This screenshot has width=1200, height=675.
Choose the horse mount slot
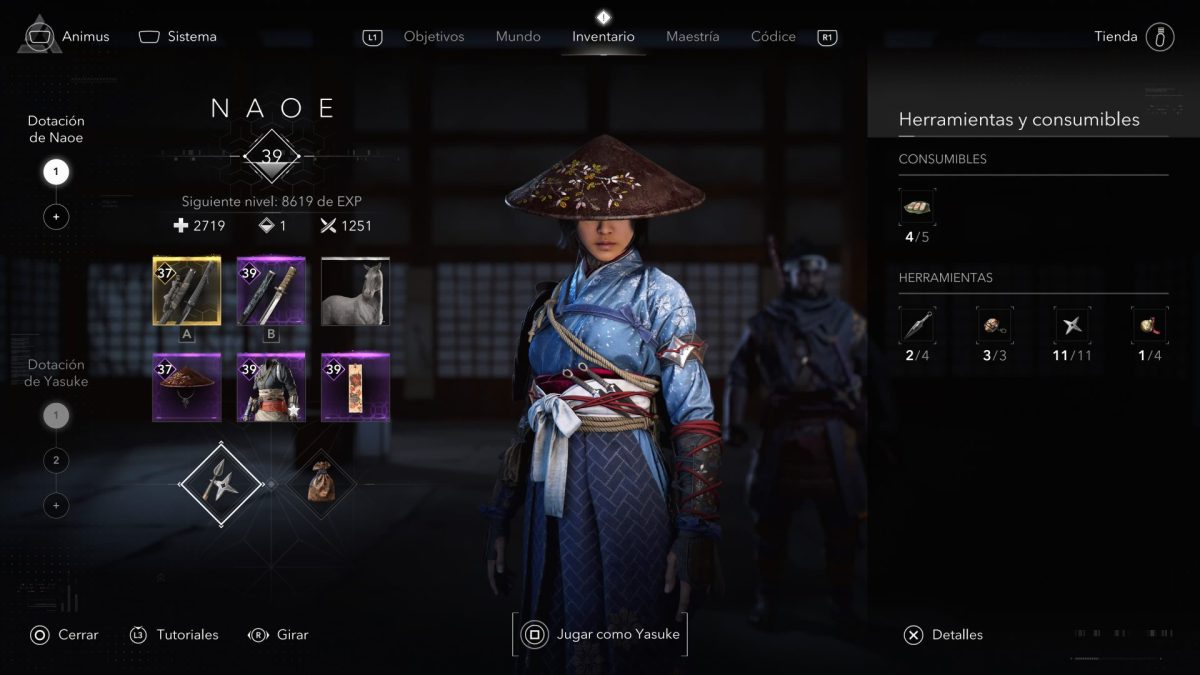coord(355,291)
